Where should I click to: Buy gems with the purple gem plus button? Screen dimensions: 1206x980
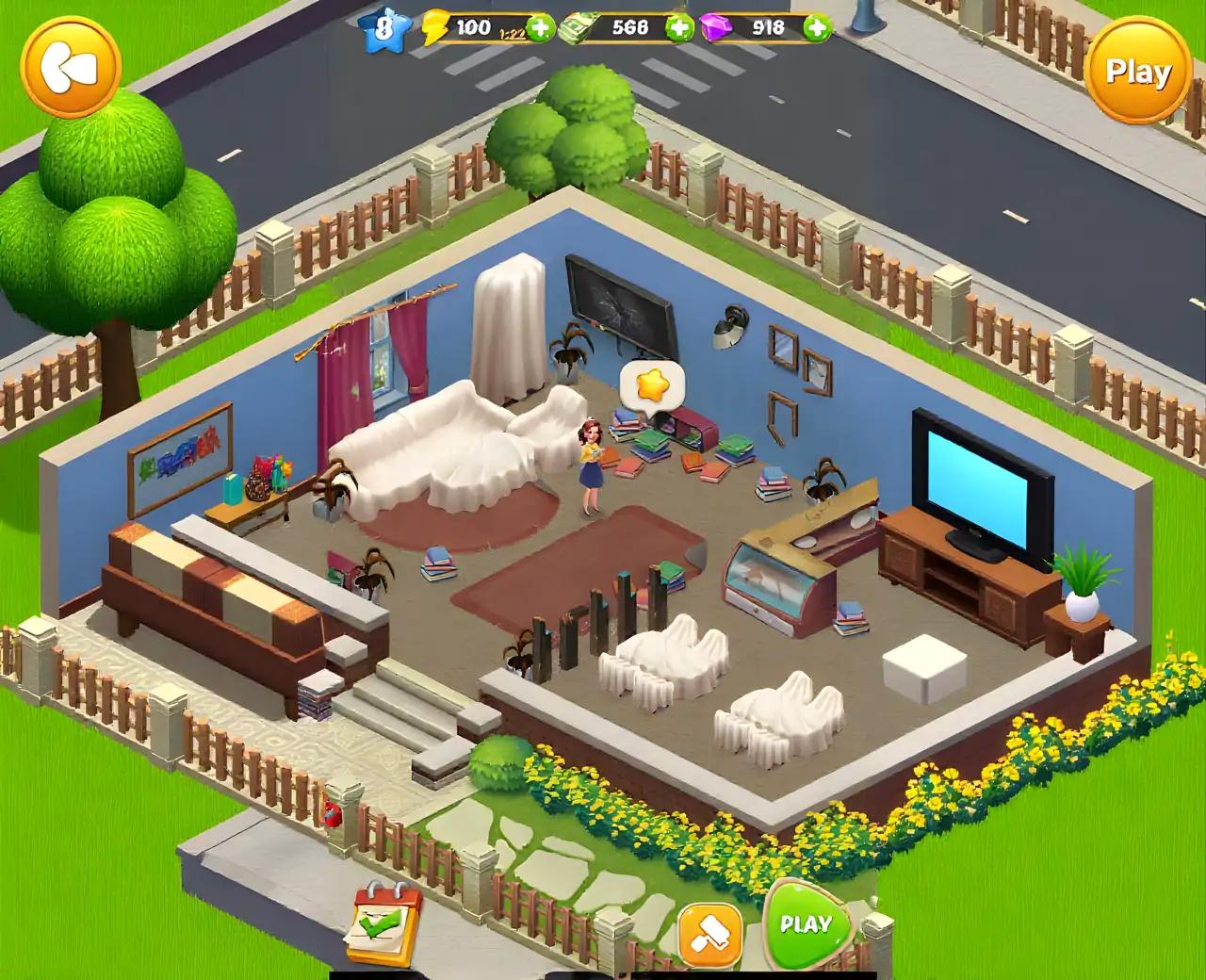click(817, 27)
